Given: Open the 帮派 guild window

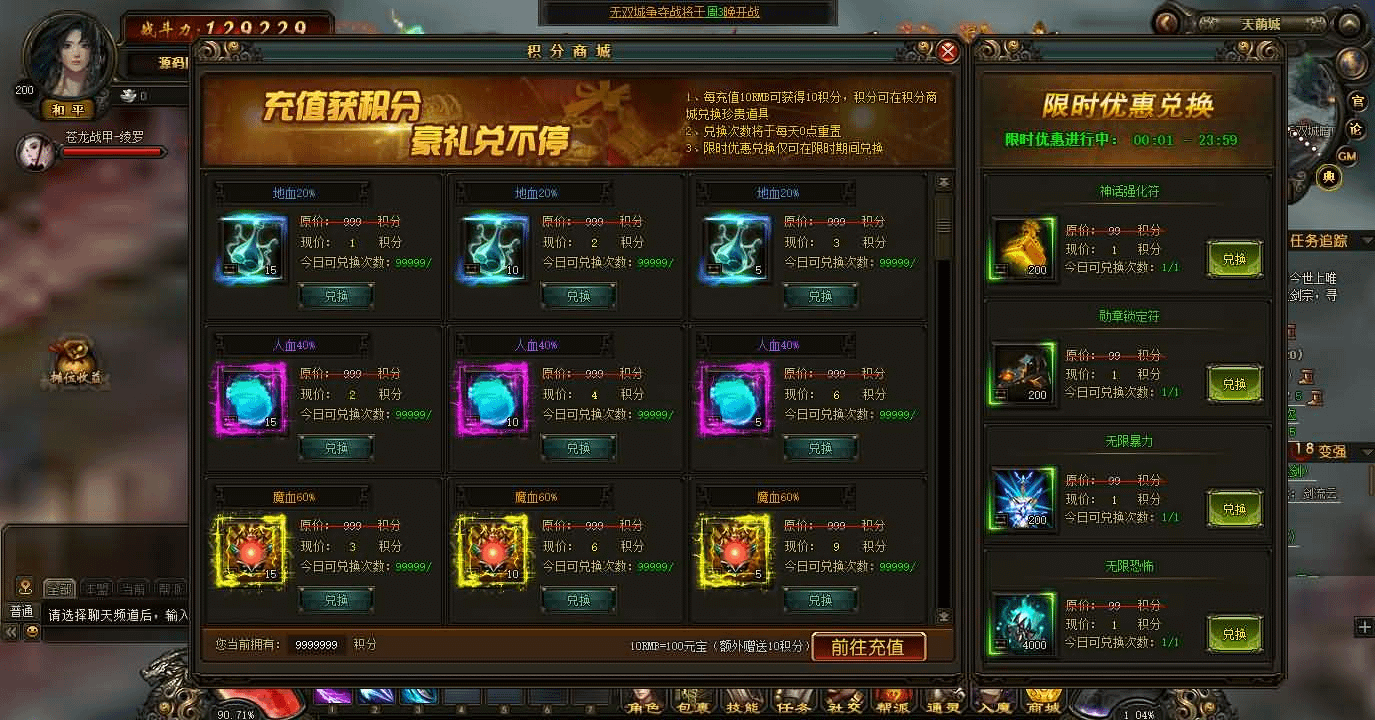Looking at the screenshot, I should coord(894,701).
